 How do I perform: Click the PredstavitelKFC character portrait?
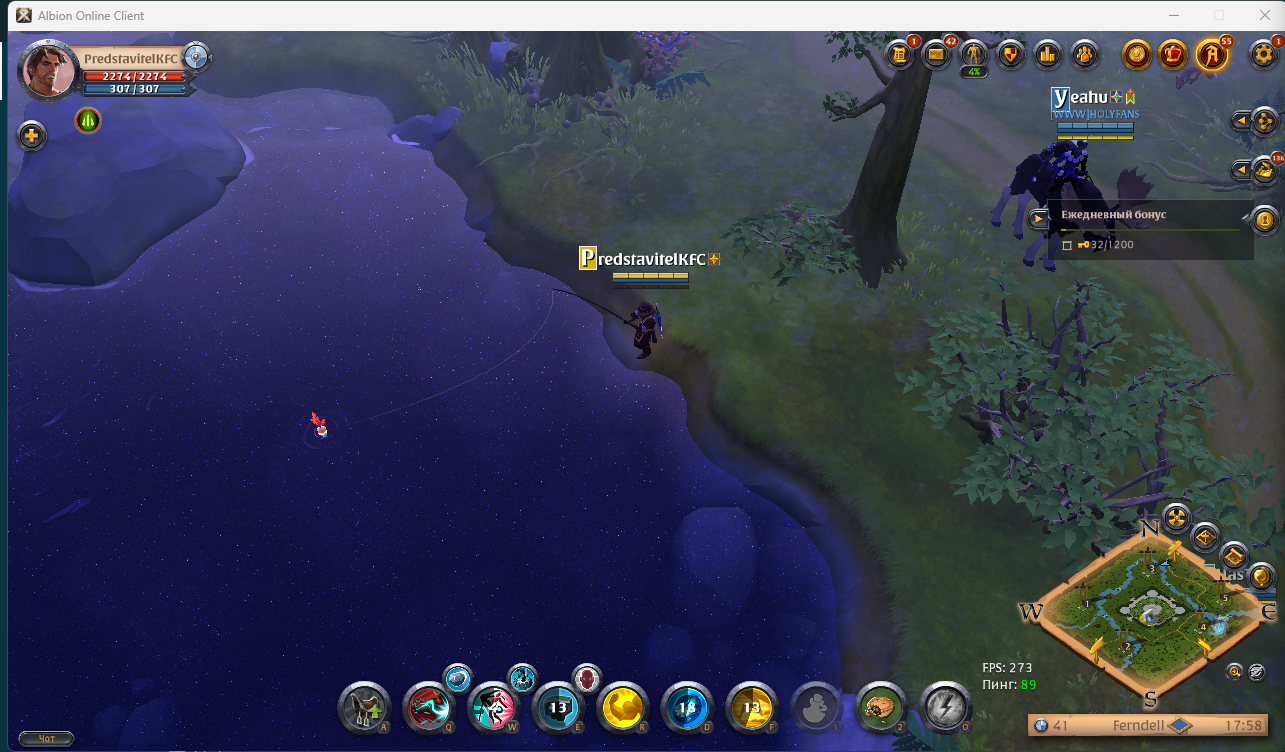click(49, 70)
